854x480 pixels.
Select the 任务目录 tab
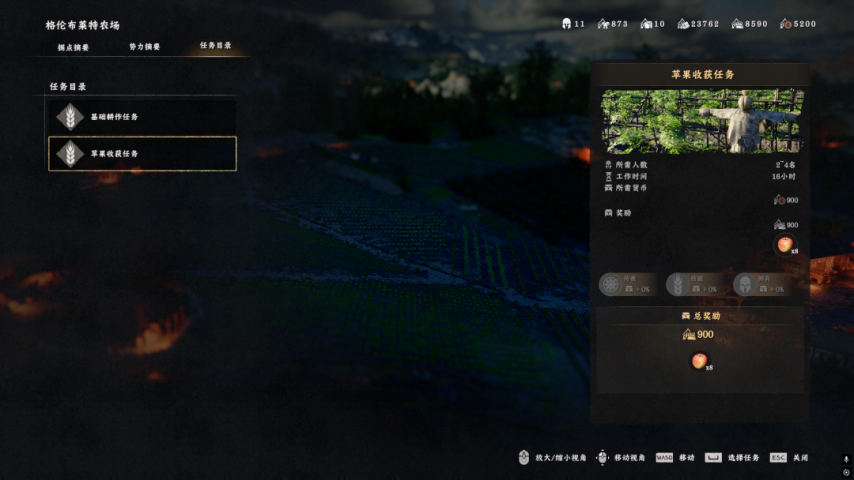click(215, 46)
